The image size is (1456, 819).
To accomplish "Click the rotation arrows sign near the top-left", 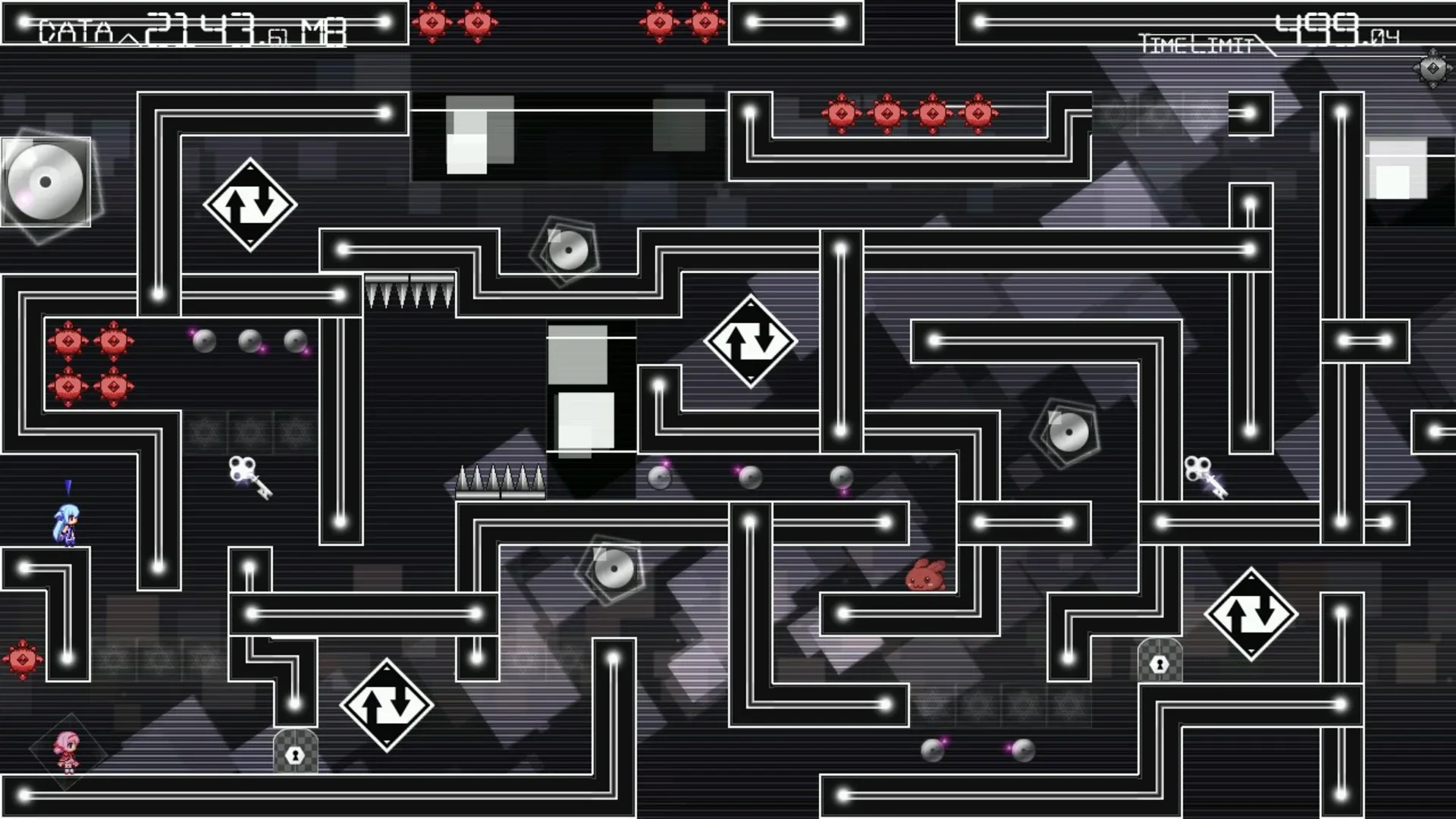I will click(x=249, y=203).
